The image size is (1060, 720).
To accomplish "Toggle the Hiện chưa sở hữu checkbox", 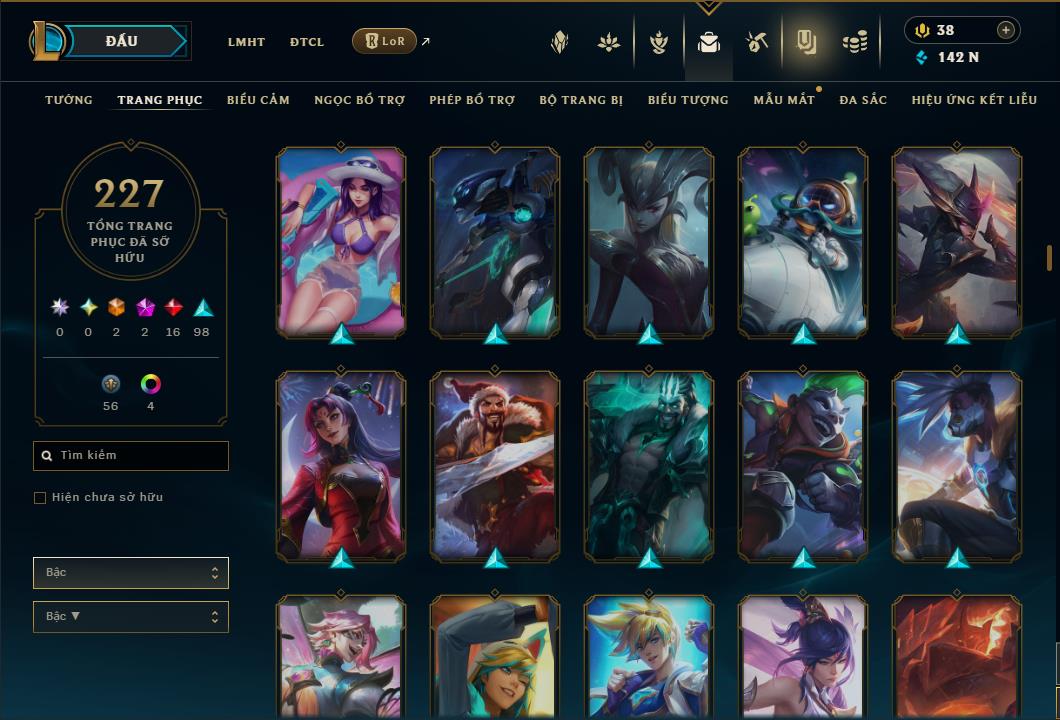I will (40, 498).
